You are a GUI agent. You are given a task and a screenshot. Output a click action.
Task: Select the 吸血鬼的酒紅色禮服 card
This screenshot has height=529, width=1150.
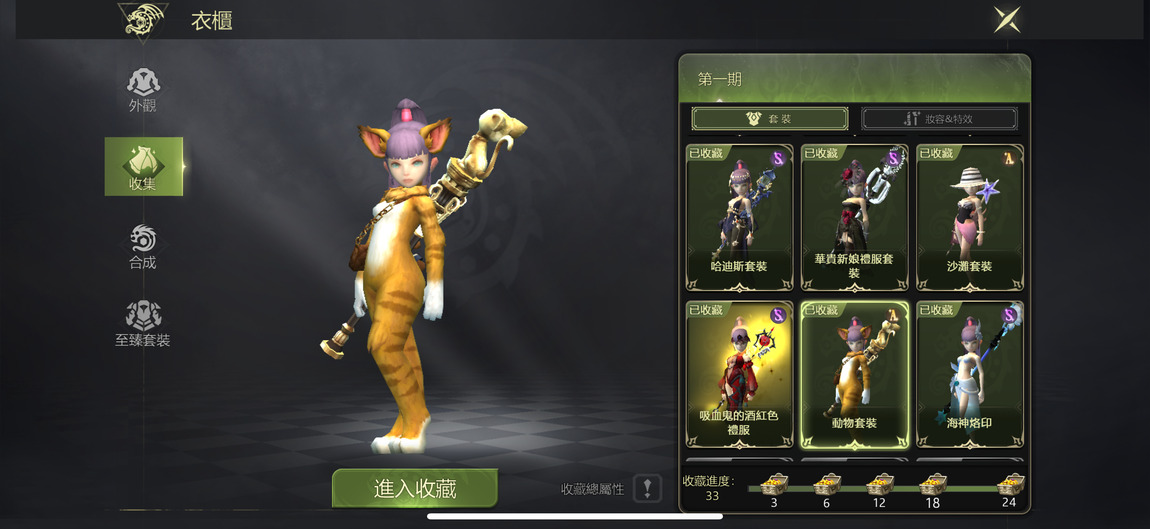pos(739,374)
